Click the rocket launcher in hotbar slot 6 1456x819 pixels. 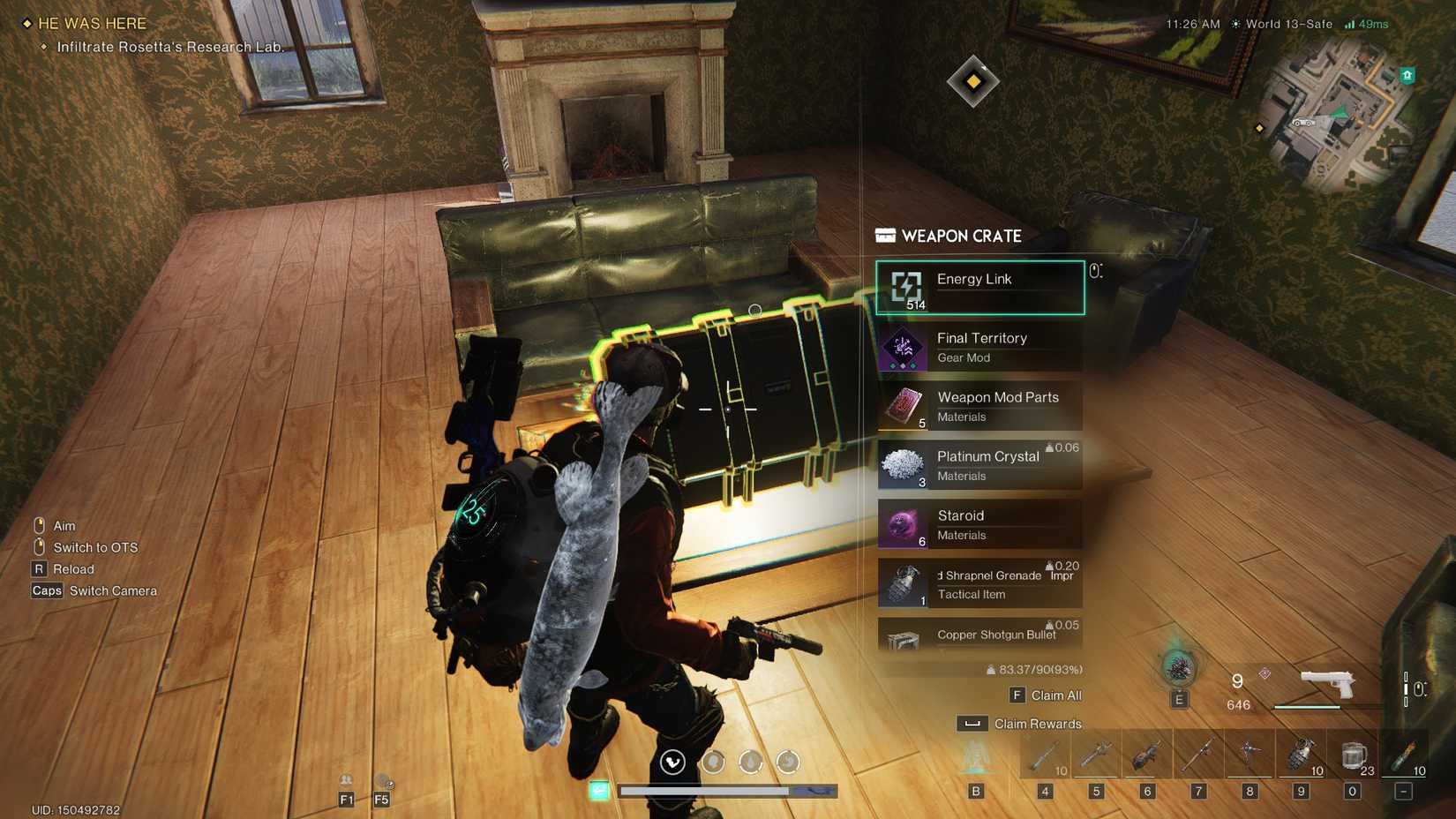coord(1147,753)
